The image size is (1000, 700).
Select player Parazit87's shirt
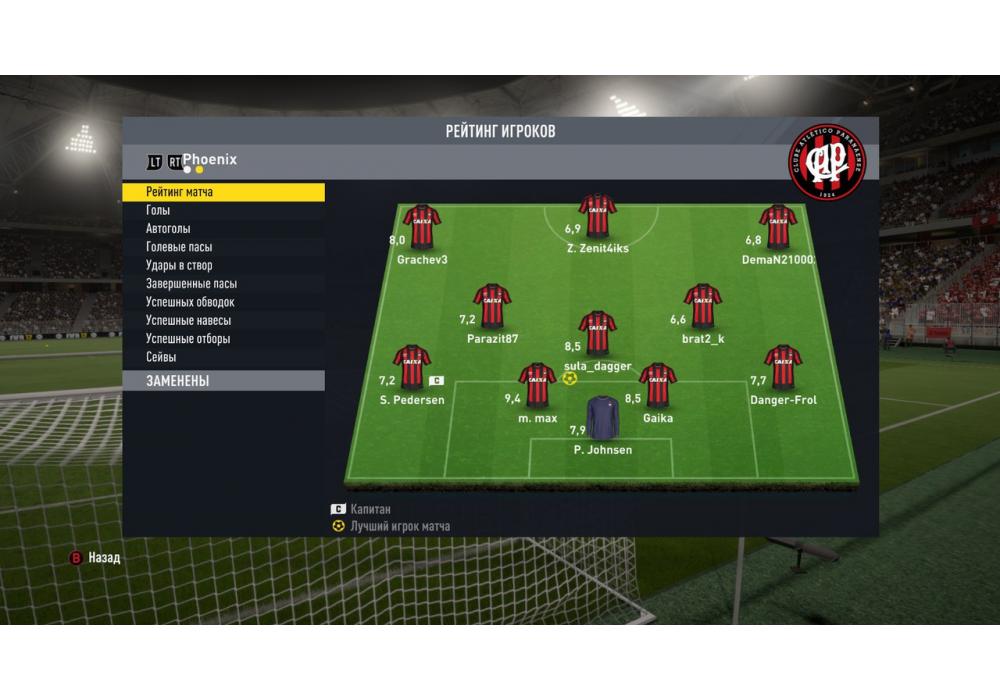492,307
